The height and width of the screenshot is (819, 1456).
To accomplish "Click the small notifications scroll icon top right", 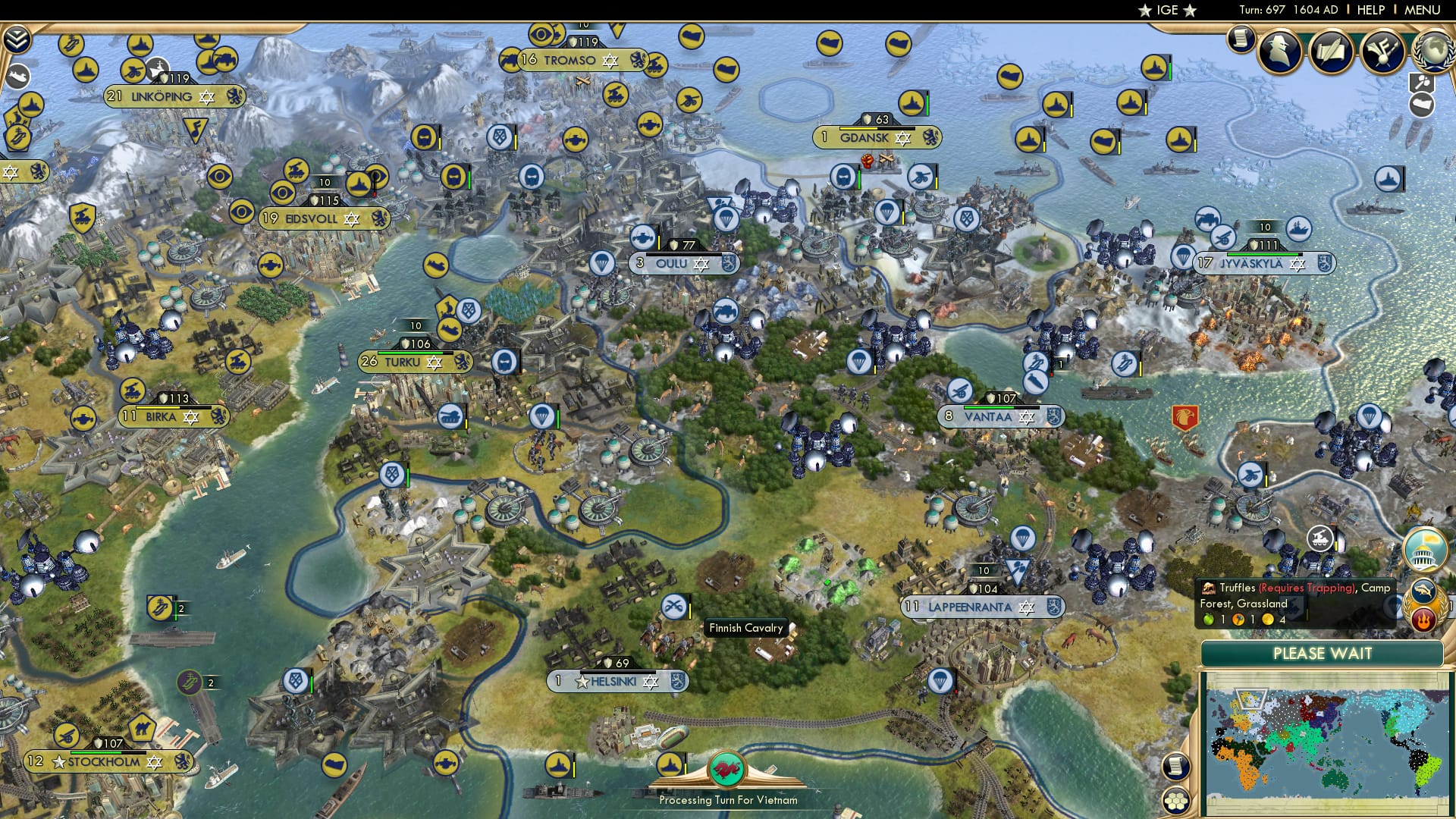I will click(1241, 39).
